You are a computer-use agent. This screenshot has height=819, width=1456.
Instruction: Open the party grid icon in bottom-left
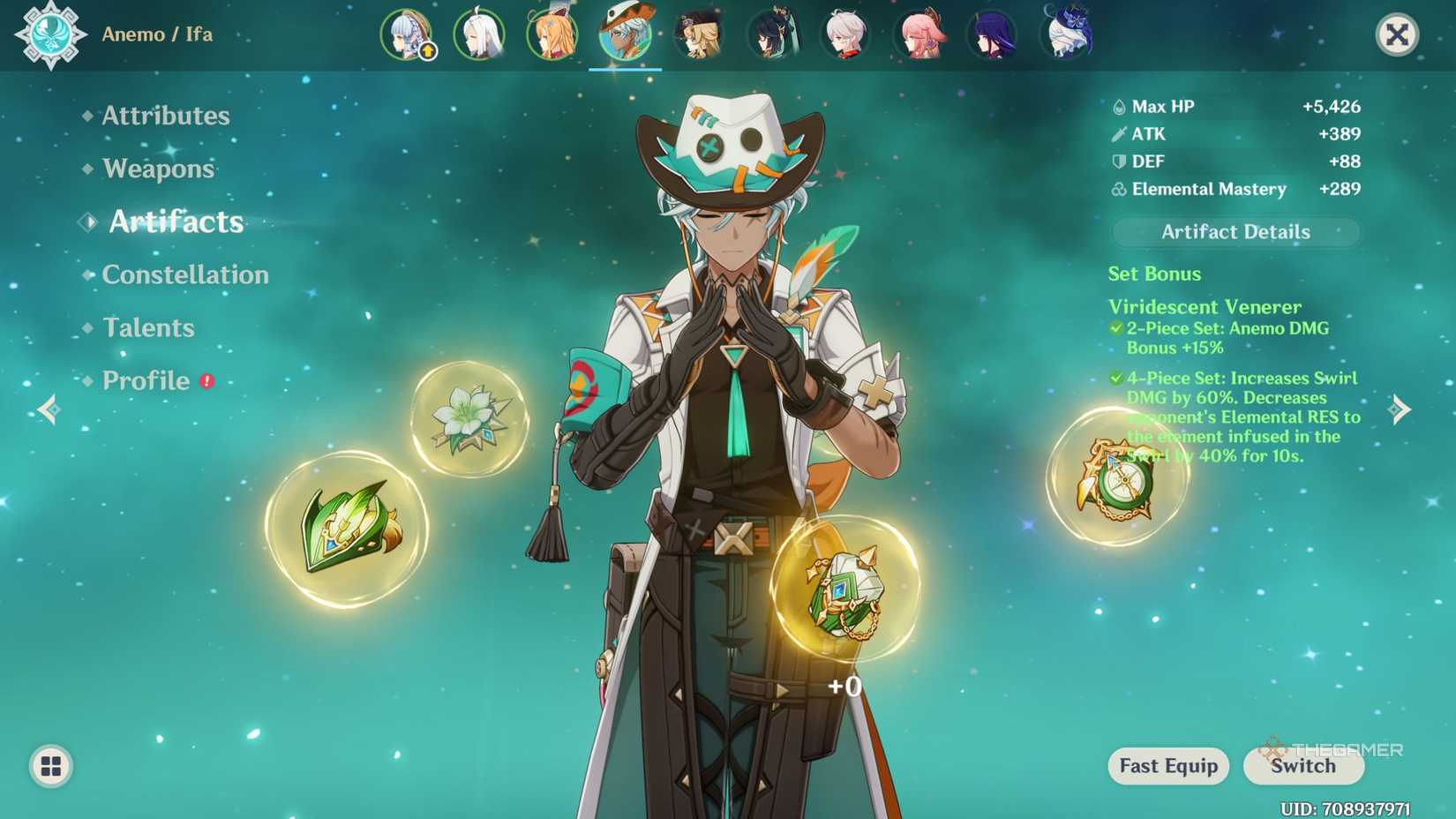pos(51,767)
